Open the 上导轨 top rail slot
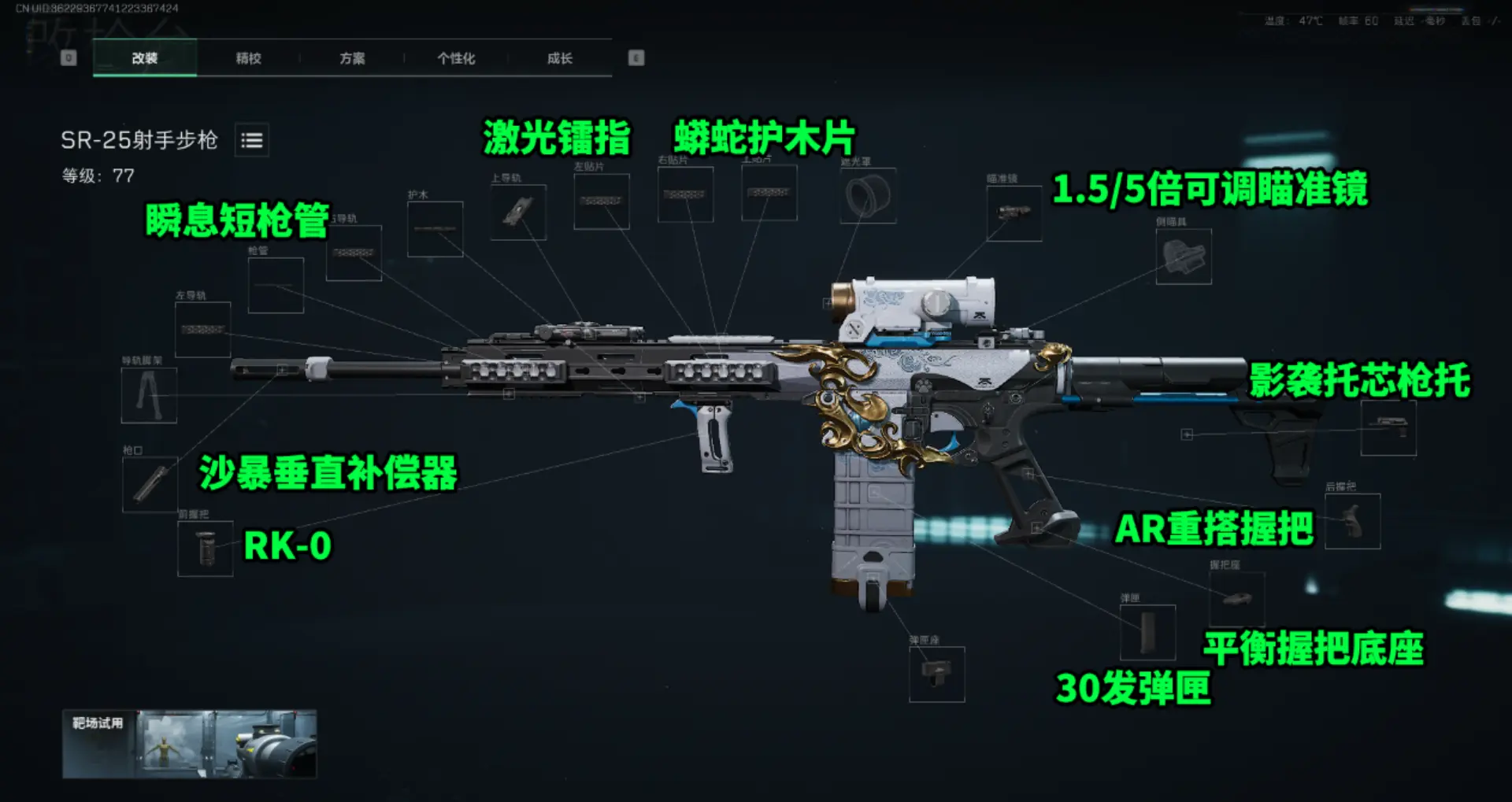The width and height of the screenshot is (1512, 802). pos(517,213)
